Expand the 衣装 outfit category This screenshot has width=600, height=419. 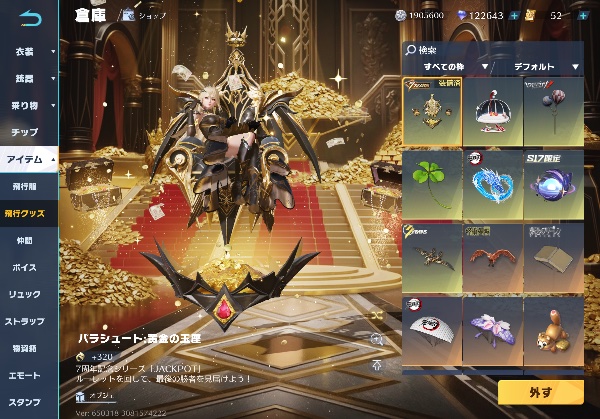27,51
